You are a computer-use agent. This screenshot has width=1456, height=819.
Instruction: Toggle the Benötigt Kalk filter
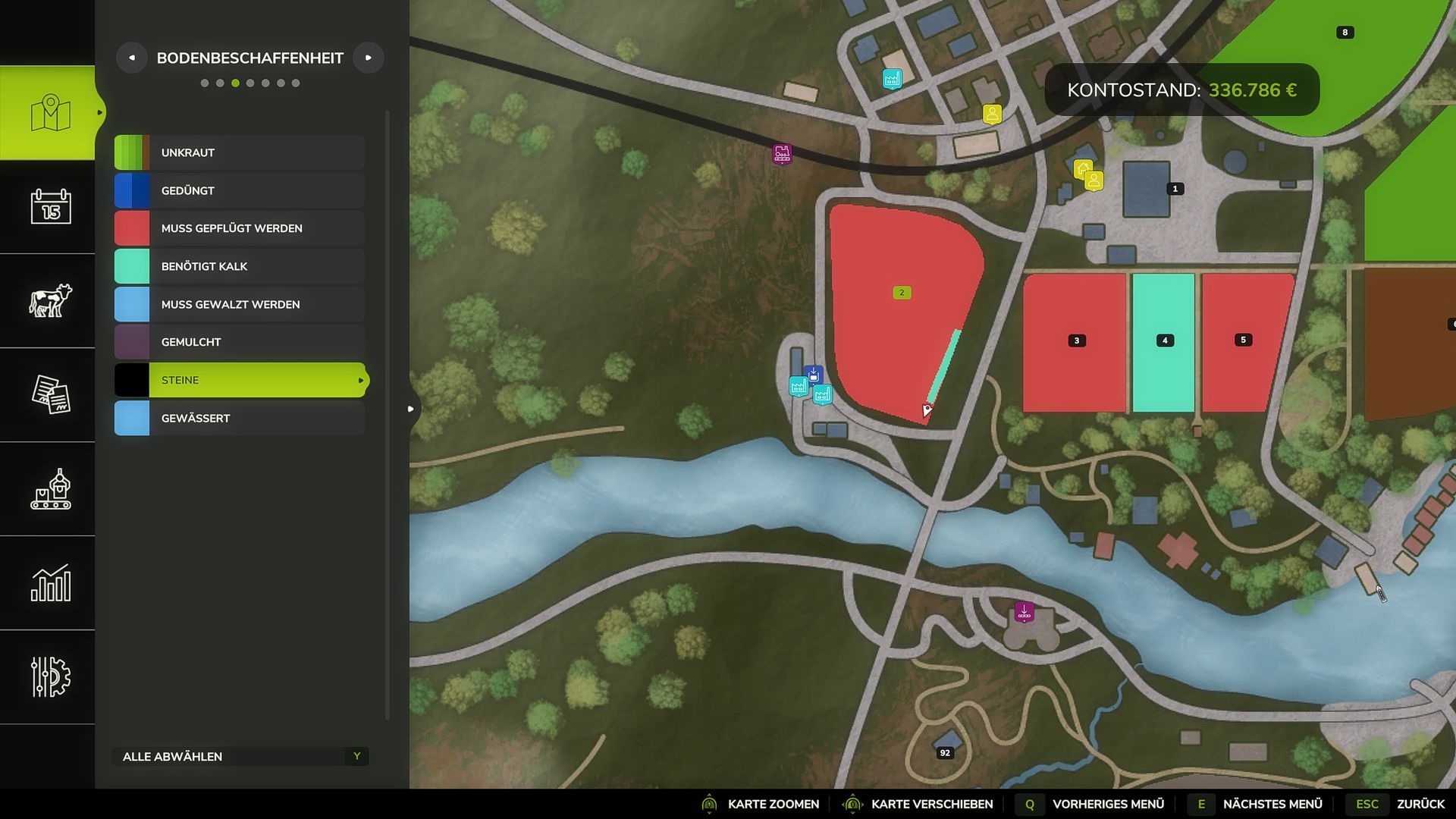tap(240, 266)
